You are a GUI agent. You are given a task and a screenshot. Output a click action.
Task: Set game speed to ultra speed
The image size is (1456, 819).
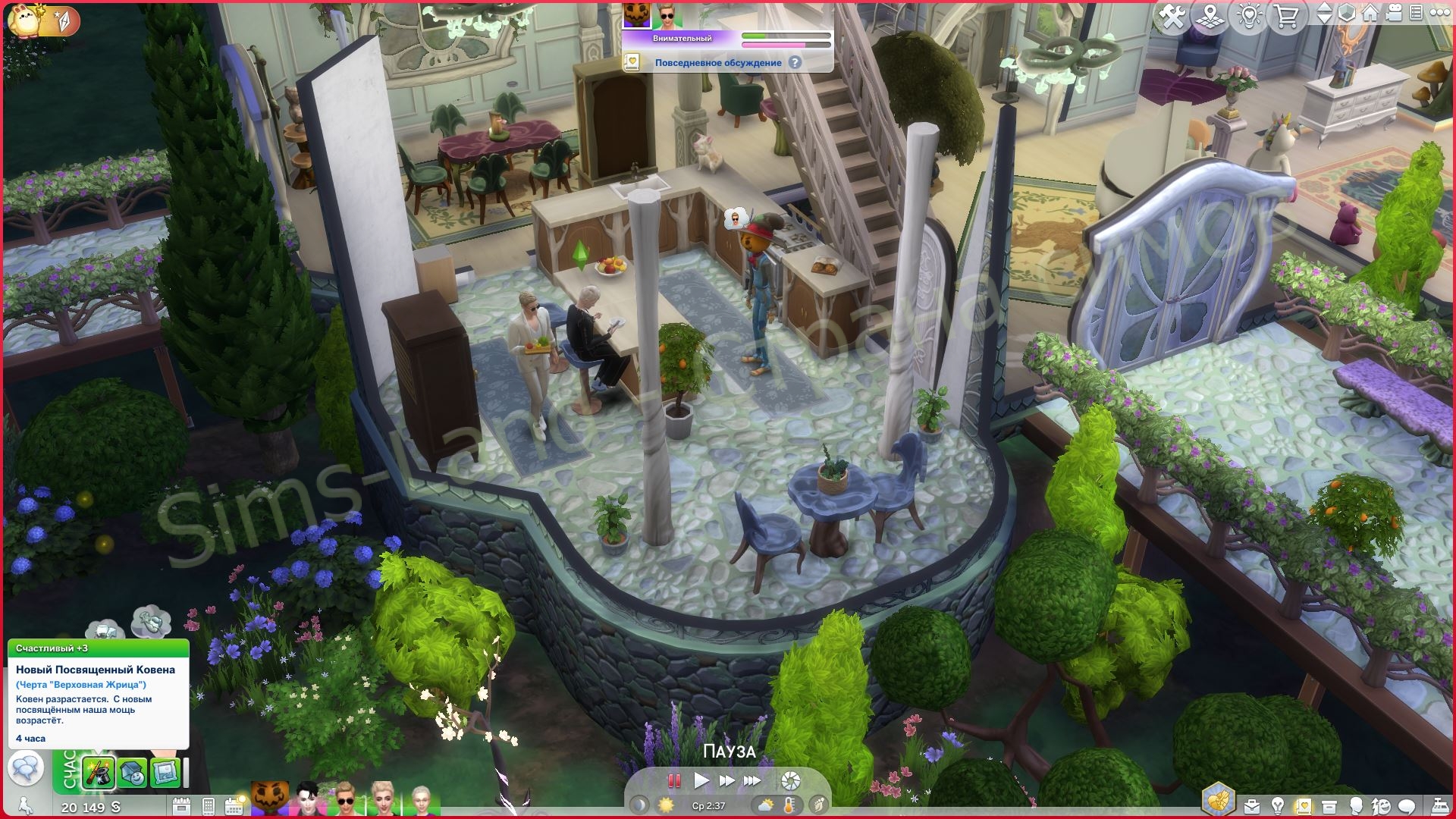(752, 780)
